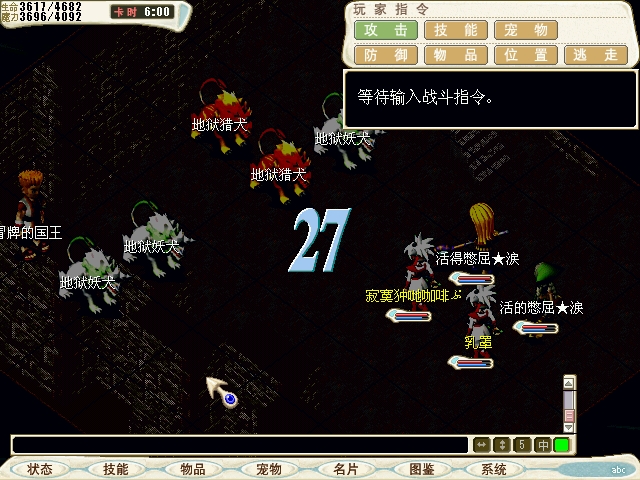Open the 系统 system menu
The width and height of the screenshot is (640, 480).
494,469
